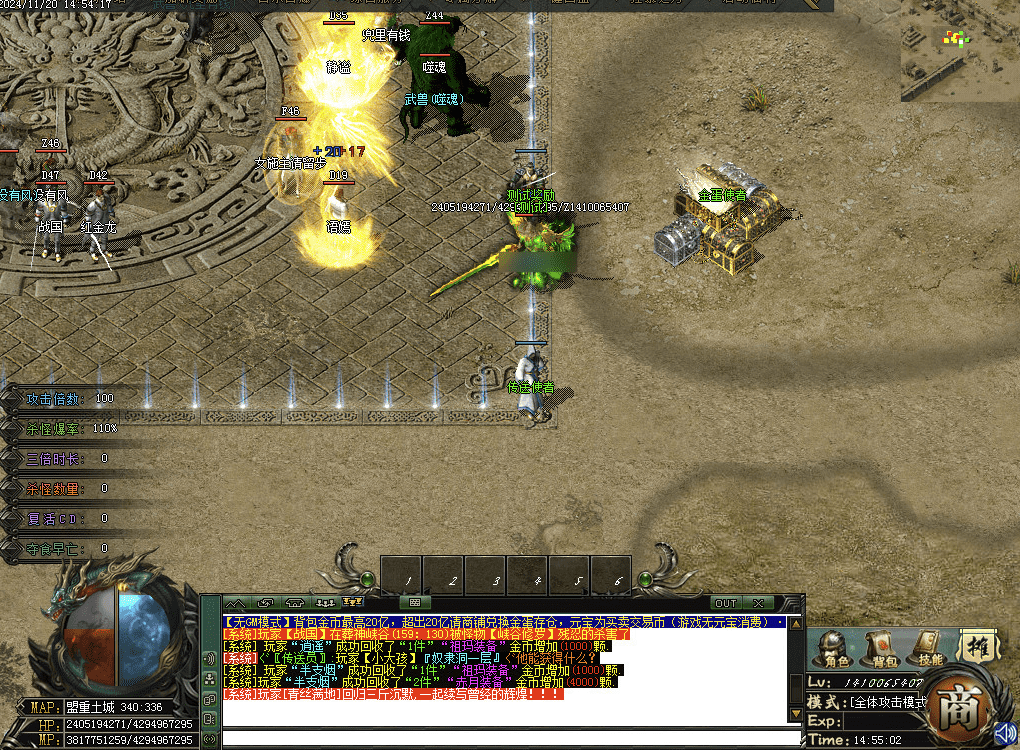Screen dimensions: 1020x750
Task: Click the OUT button above chat
Action: click(x=725, y=603)
